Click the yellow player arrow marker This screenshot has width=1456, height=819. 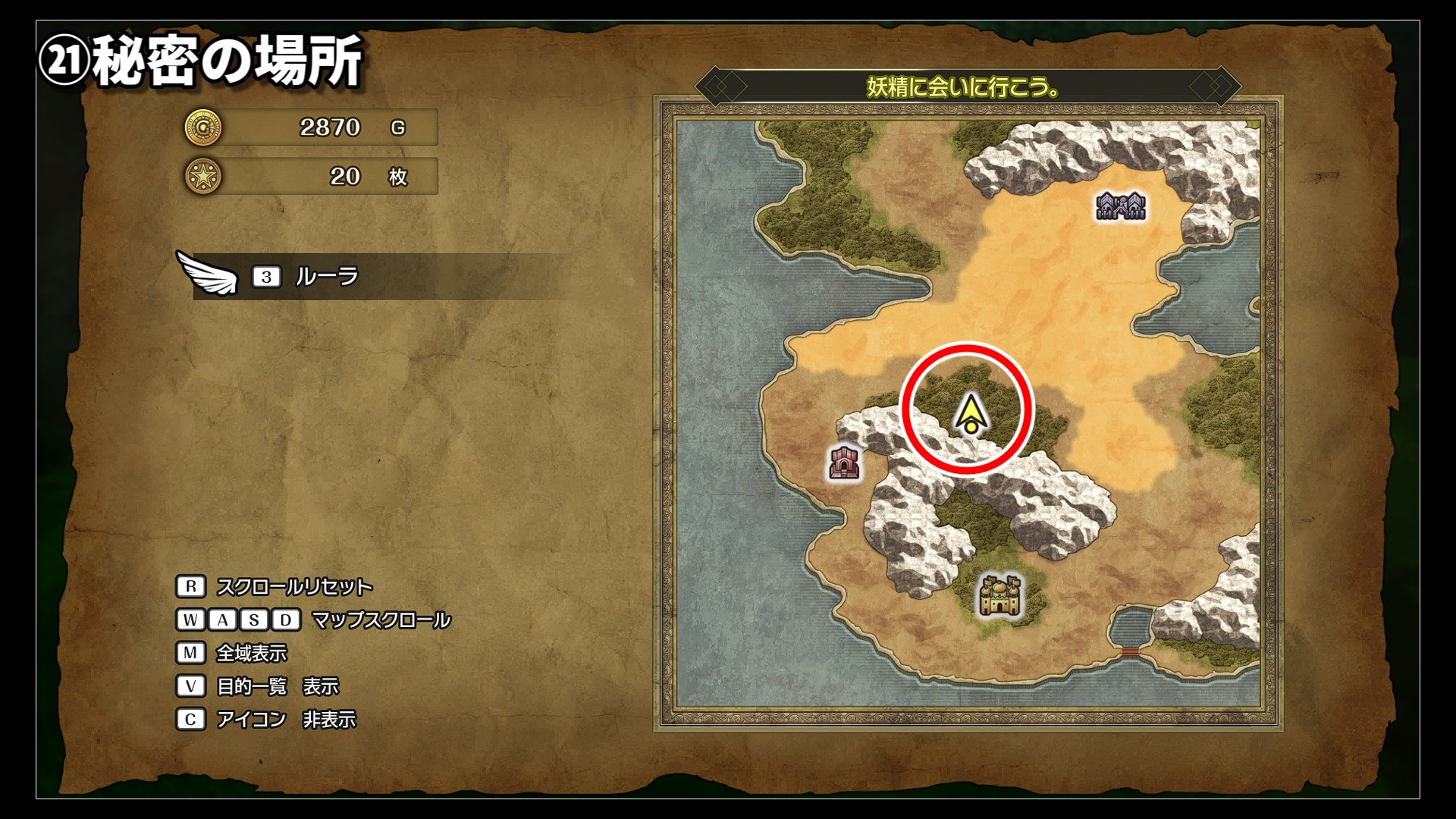(x=970, y=415)
